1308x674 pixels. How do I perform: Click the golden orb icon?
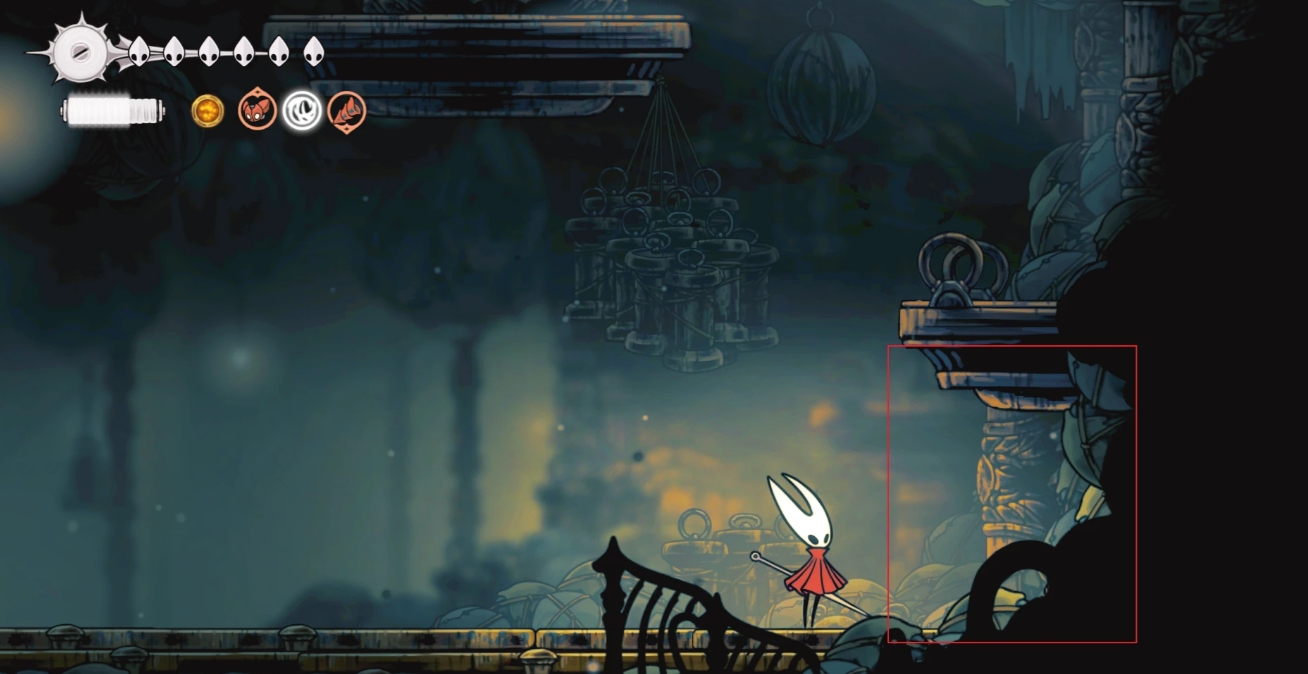click(207, 111)
